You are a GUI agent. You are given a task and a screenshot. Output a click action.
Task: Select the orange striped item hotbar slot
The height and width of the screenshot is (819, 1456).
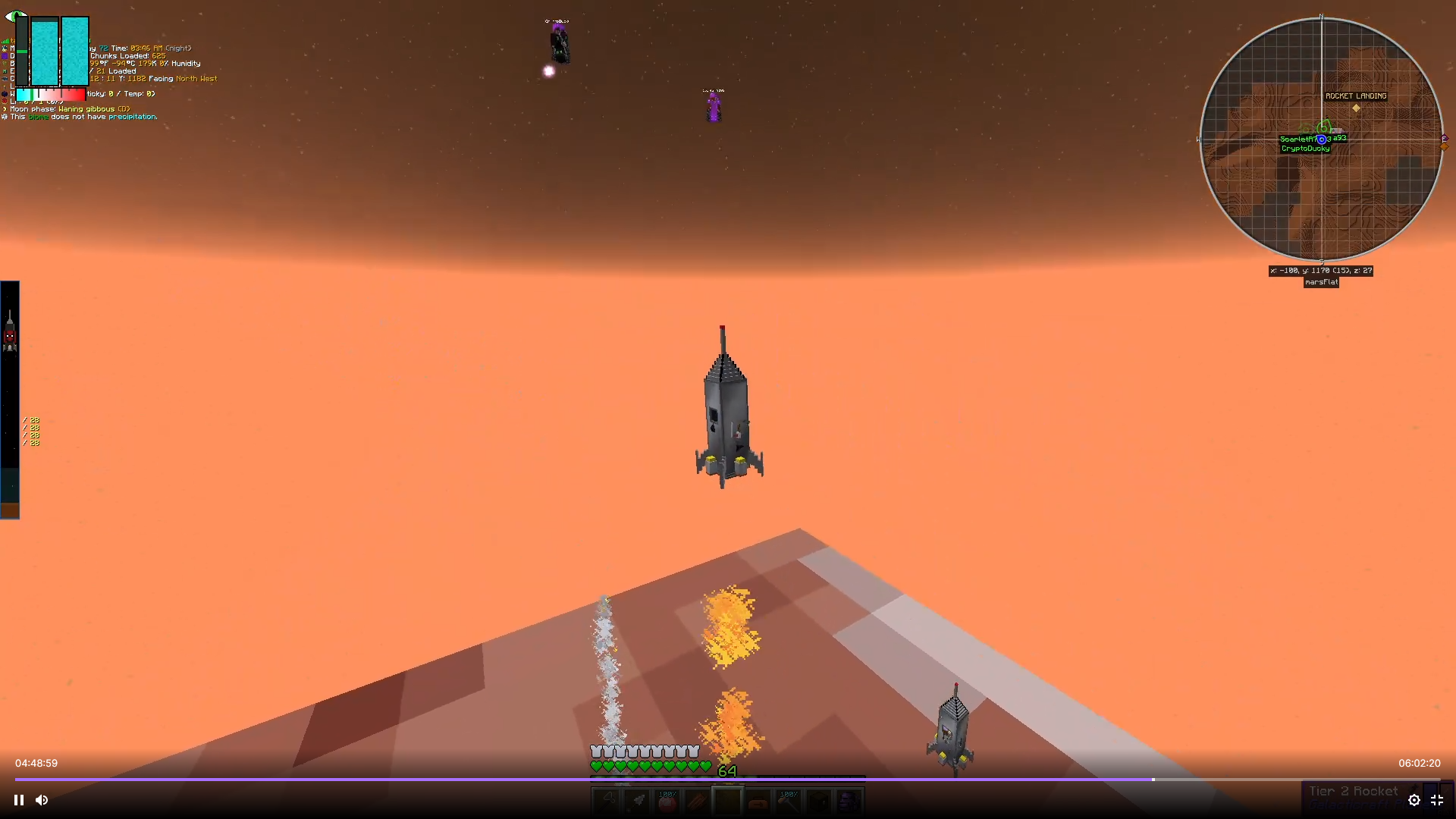click(x=698, y=801)
